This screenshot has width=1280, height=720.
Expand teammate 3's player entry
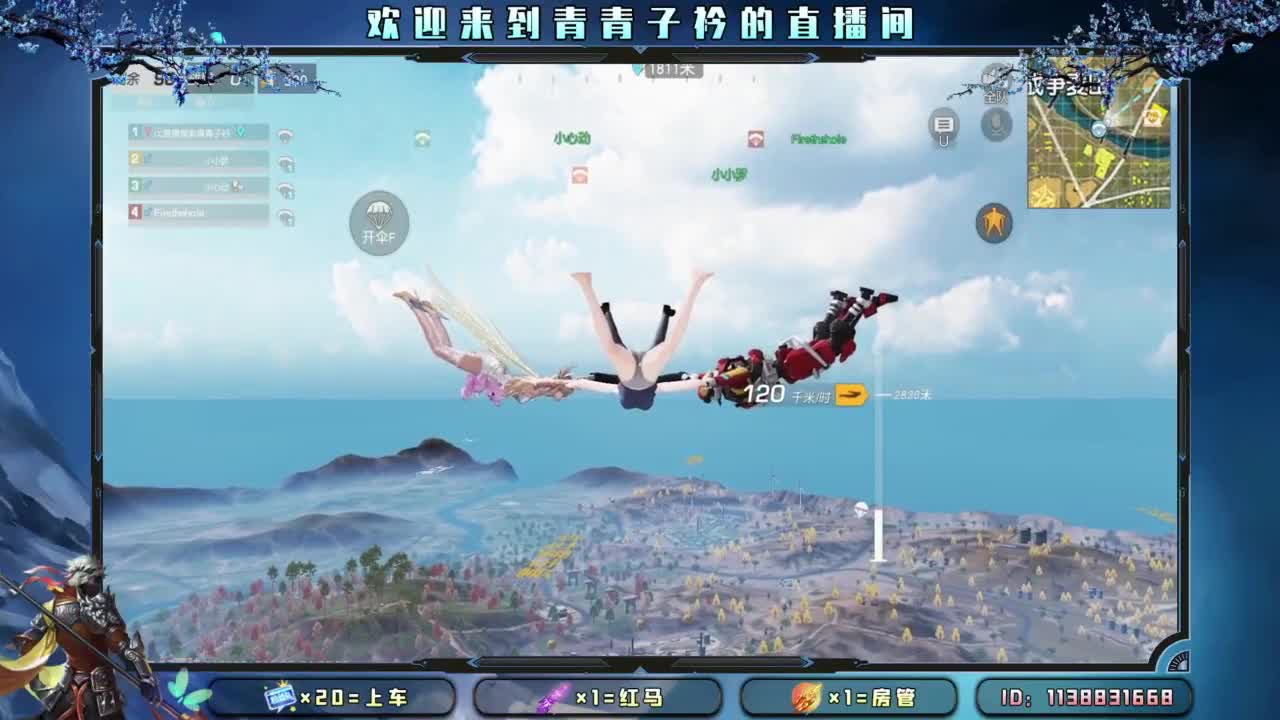pos(197,188)
